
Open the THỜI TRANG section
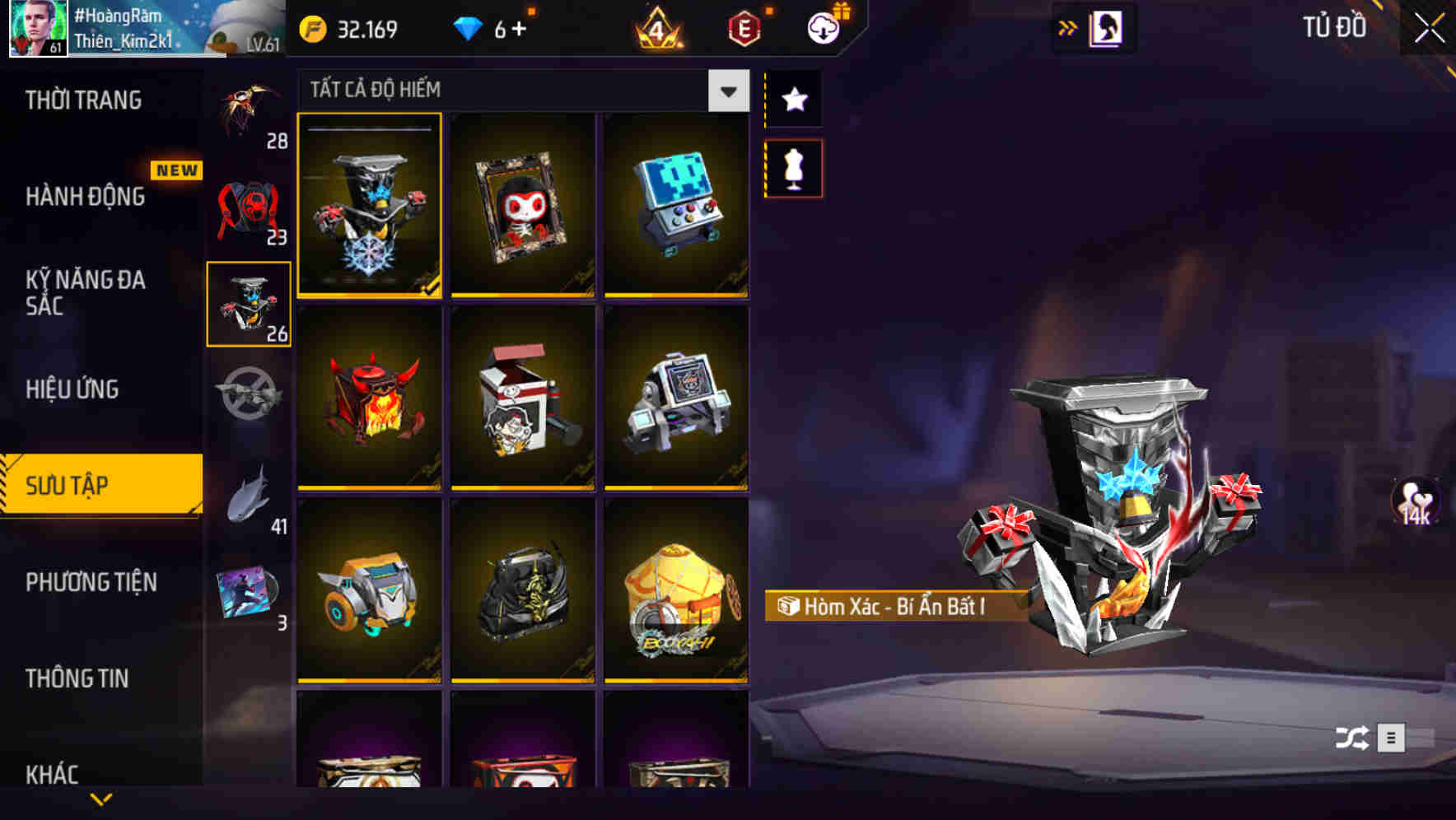(x=82, y=100)
